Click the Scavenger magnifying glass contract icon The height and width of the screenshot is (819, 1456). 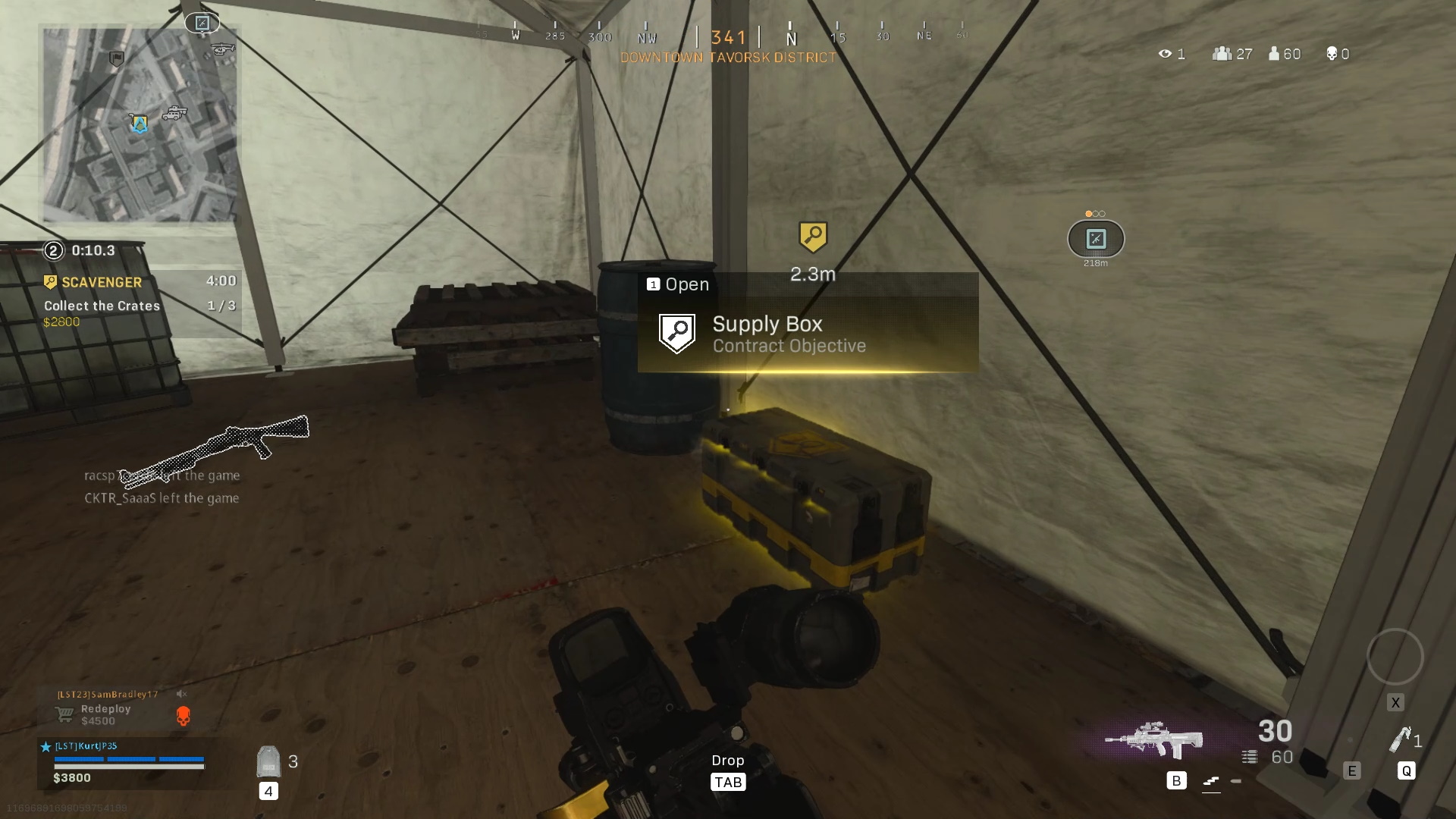pyautogui.click(x=50, y=282)
